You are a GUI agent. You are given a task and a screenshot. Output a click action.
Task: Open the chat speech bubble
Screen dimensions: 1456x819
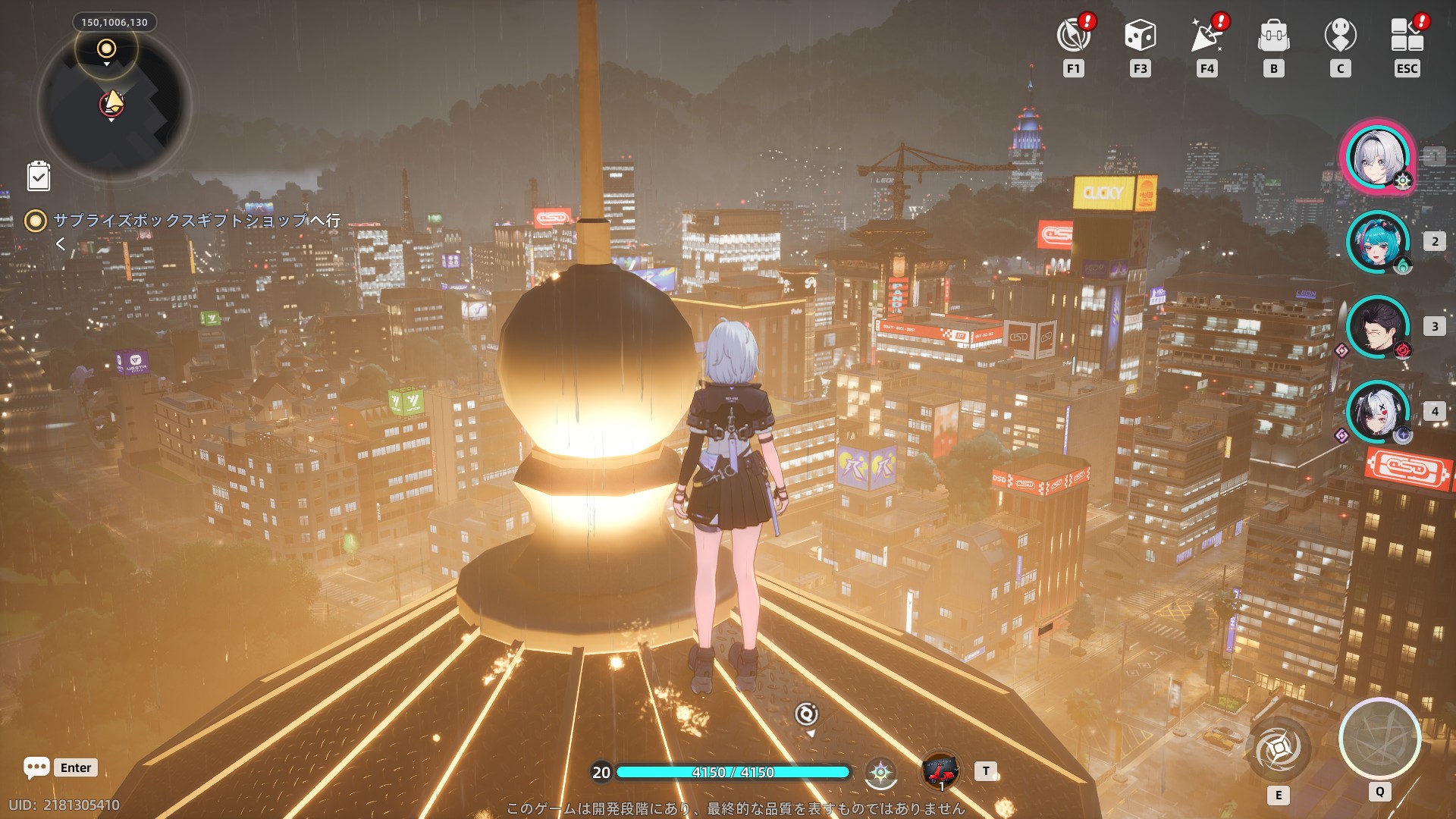(36, 767)
